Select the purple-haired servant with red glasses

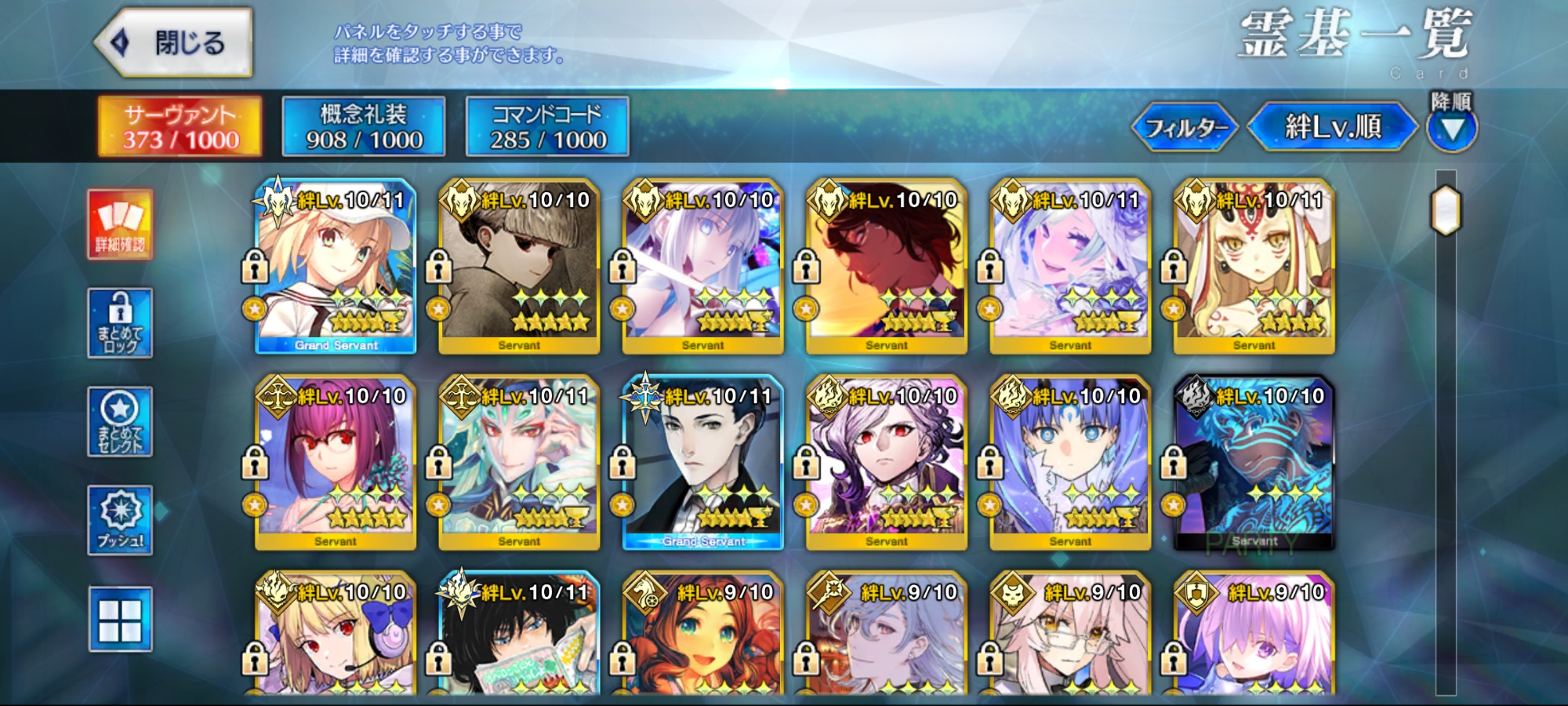(x=336, y=463)
